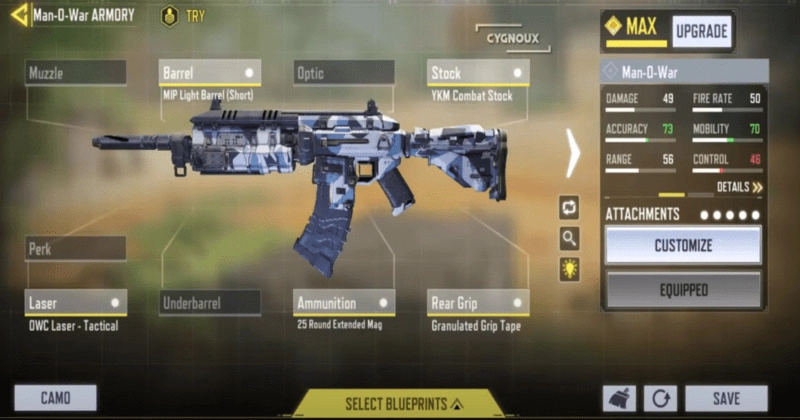Save the current gunsmith build
The height and width of the screenshot is (420, 800).
(x=726, y=398)
